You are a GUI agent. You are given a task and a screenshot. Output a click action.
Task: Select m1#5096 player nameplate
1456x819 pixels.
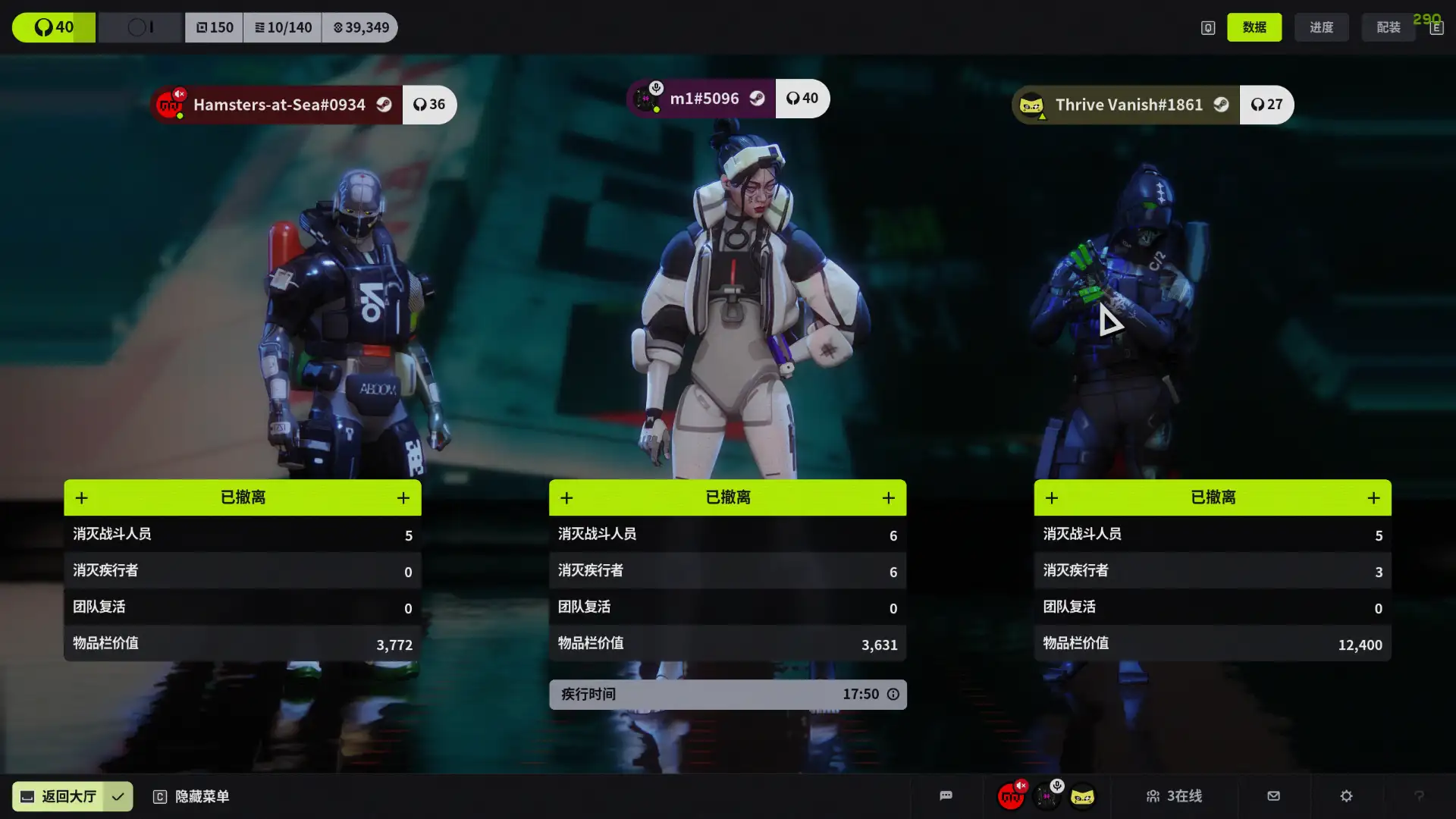point(702,99)
